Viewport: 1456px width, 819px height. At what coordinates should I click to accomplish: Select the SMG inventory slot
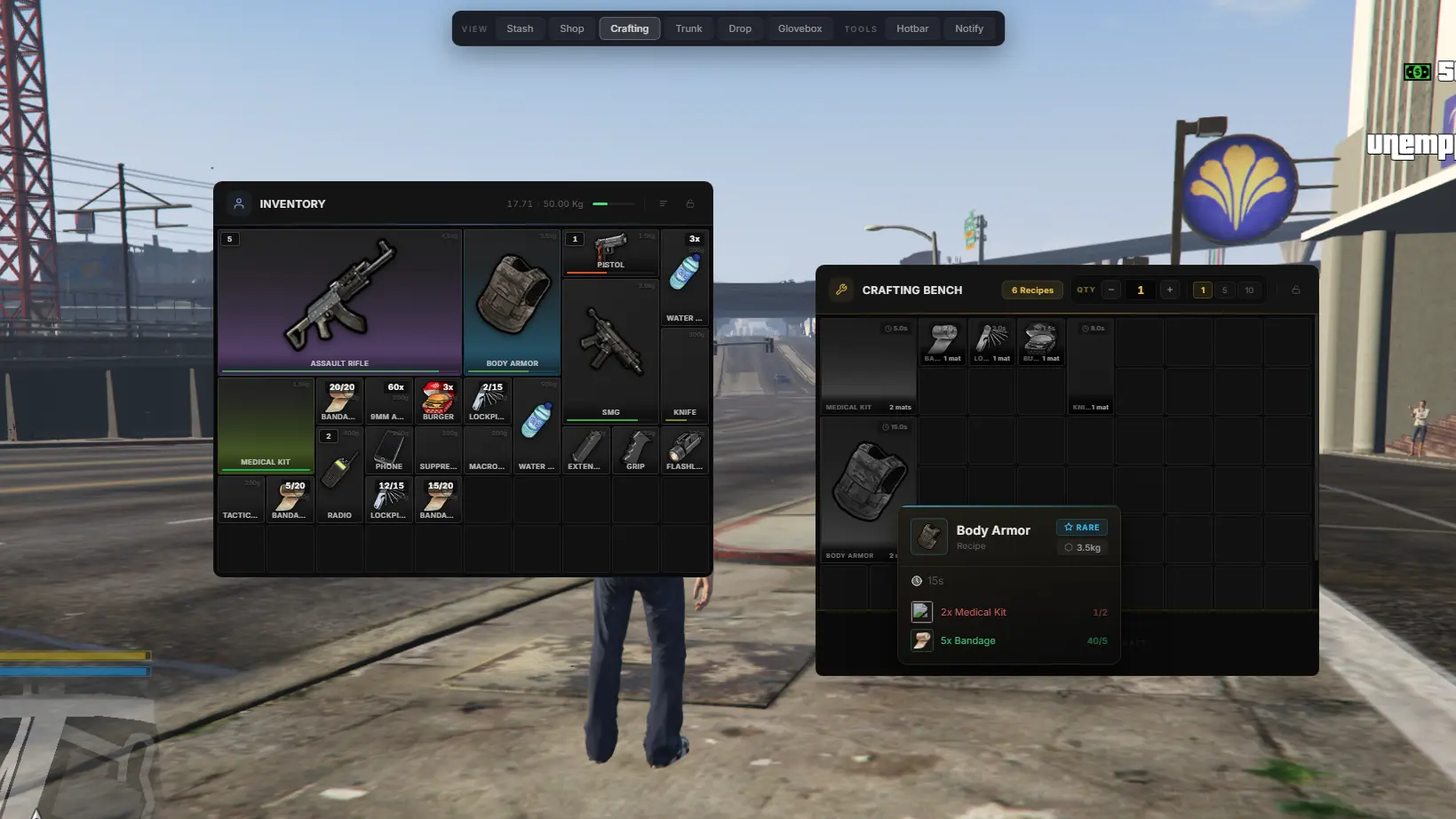[610, 349]
